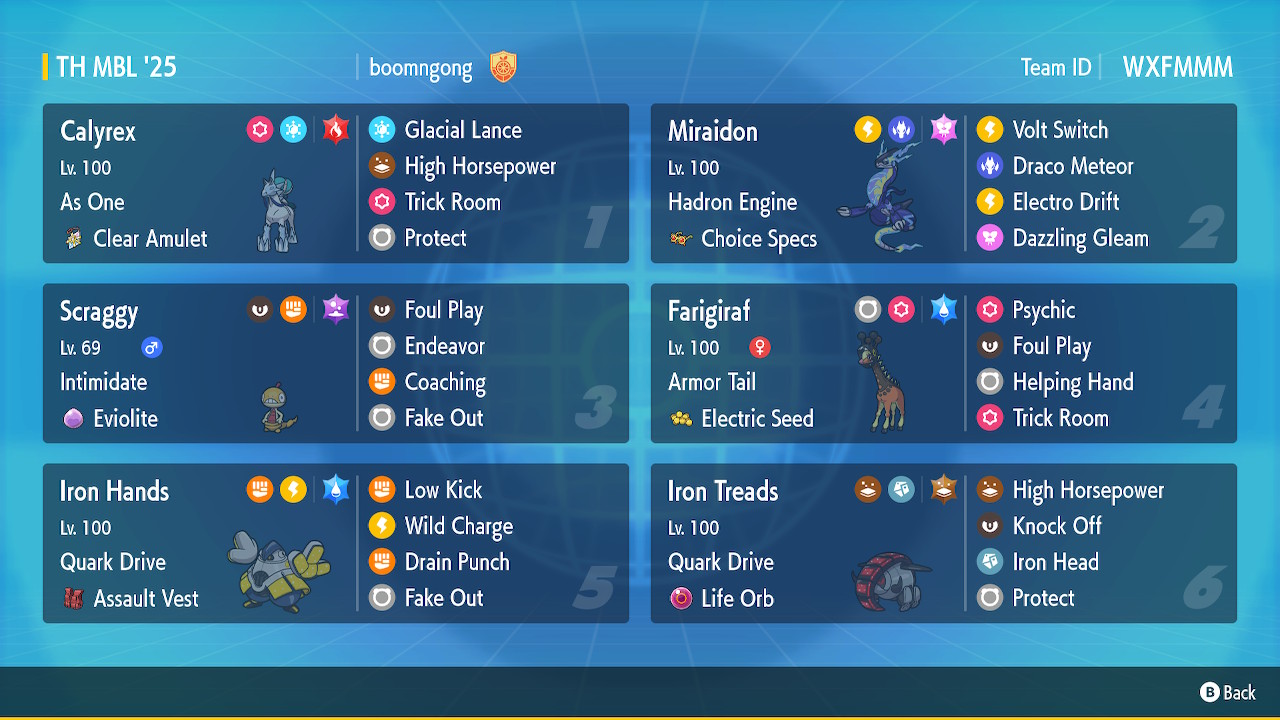Choose Miraidon's team panel
Screen dimensions: 1280x720
[943, 184]
